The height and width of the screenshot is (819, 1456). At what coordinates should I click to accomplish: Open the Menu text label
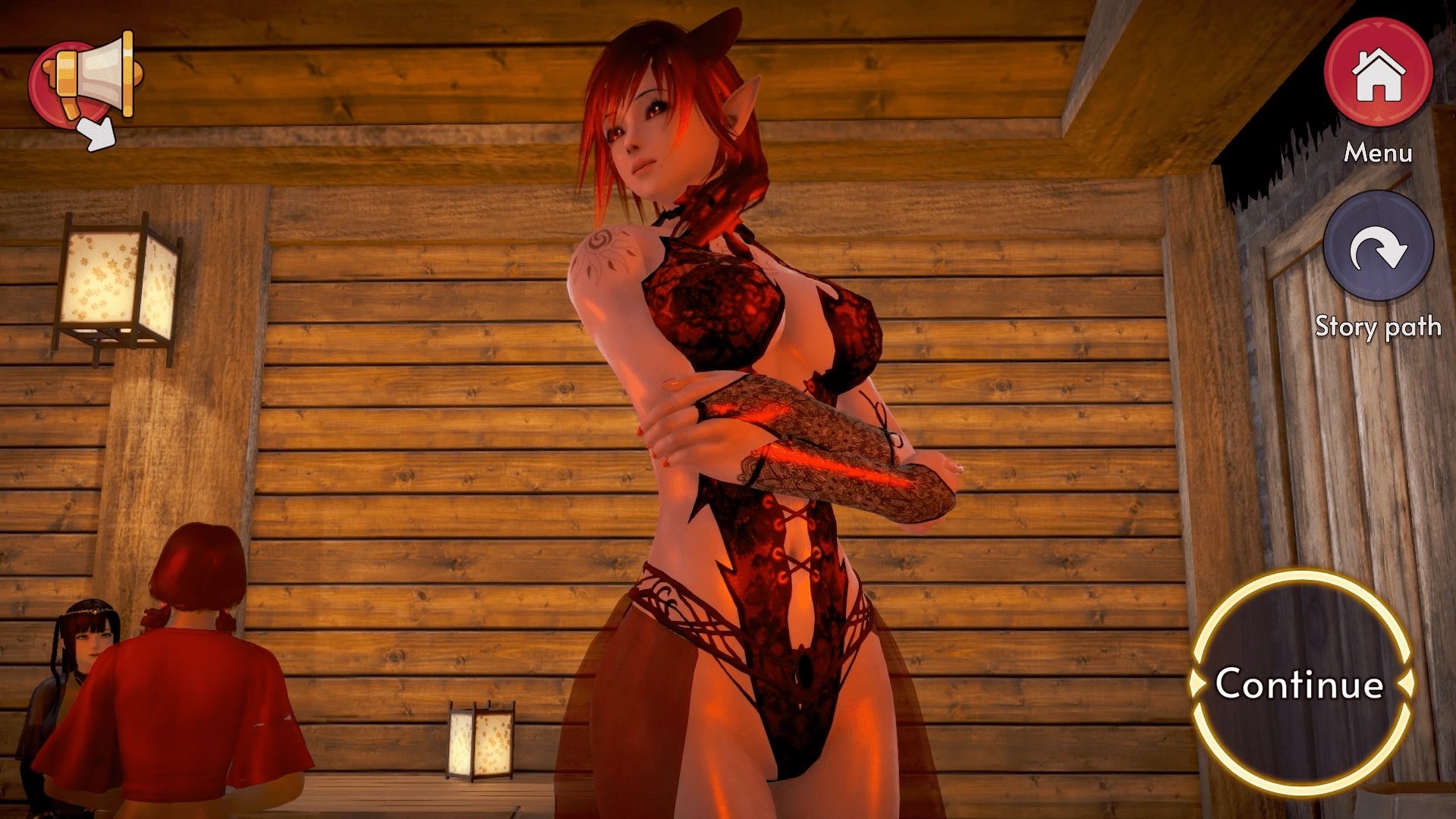click(1378, 154)
